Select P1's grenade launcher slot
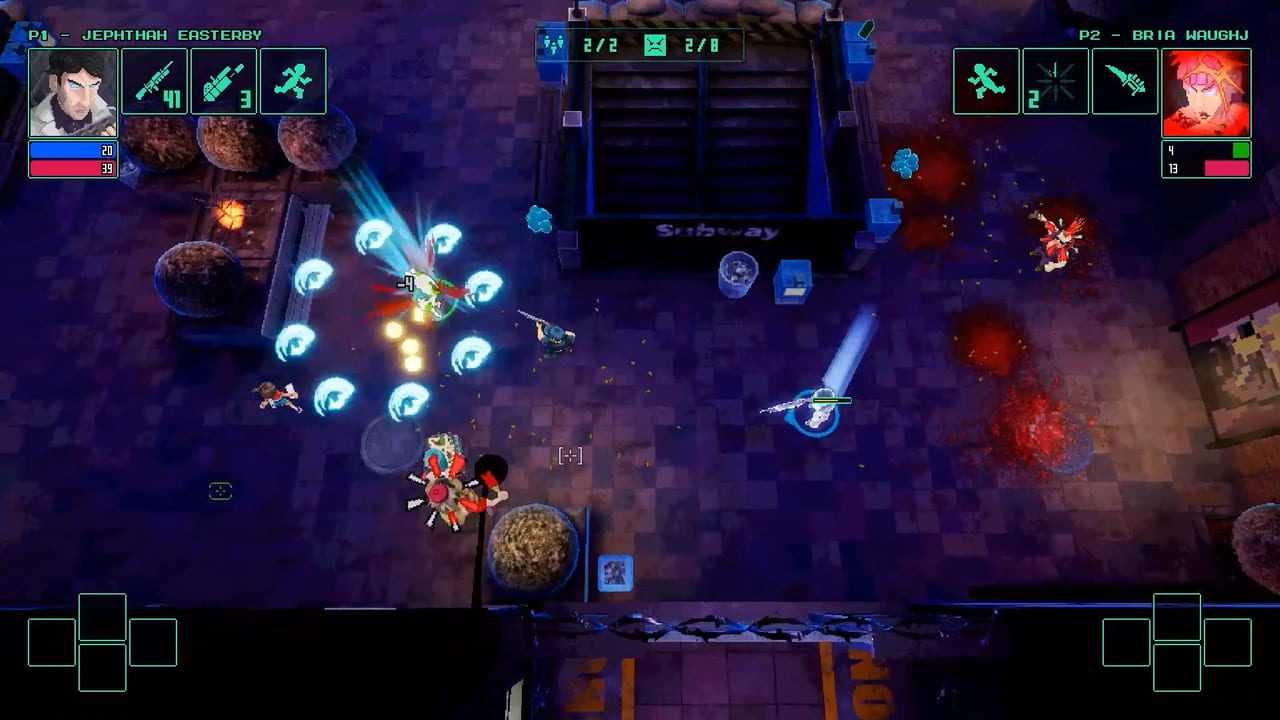The height and width of the screenshot is (720, 1280). point(224,81)
